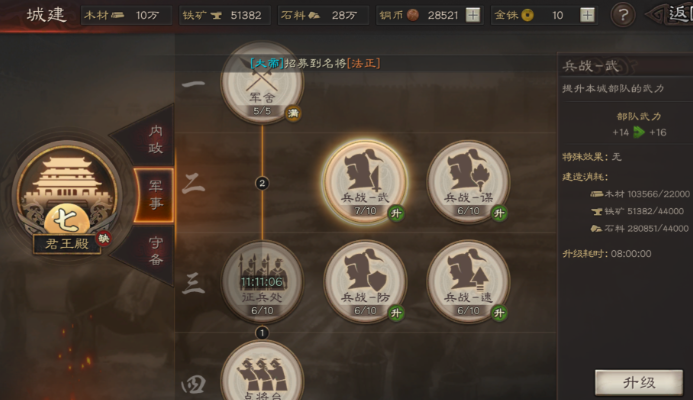Select the 兵战-谋 building node
This screenshot has height=400, width=693.
468,182
